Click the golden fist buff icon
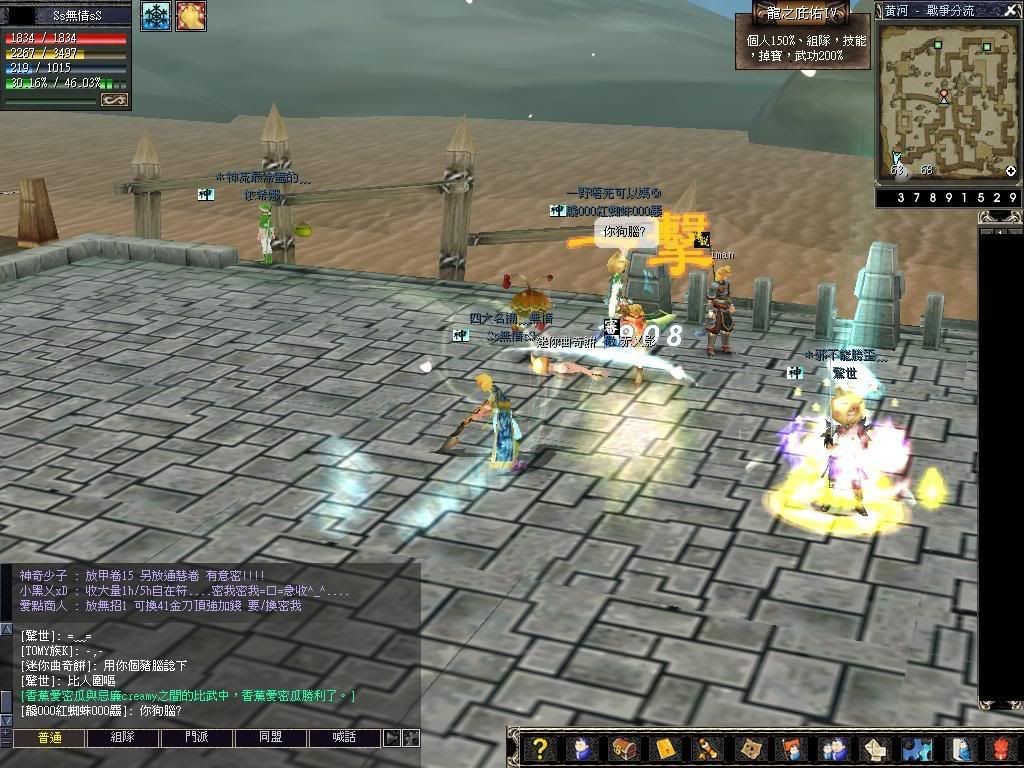1024x768 pixels. (191, 16)
